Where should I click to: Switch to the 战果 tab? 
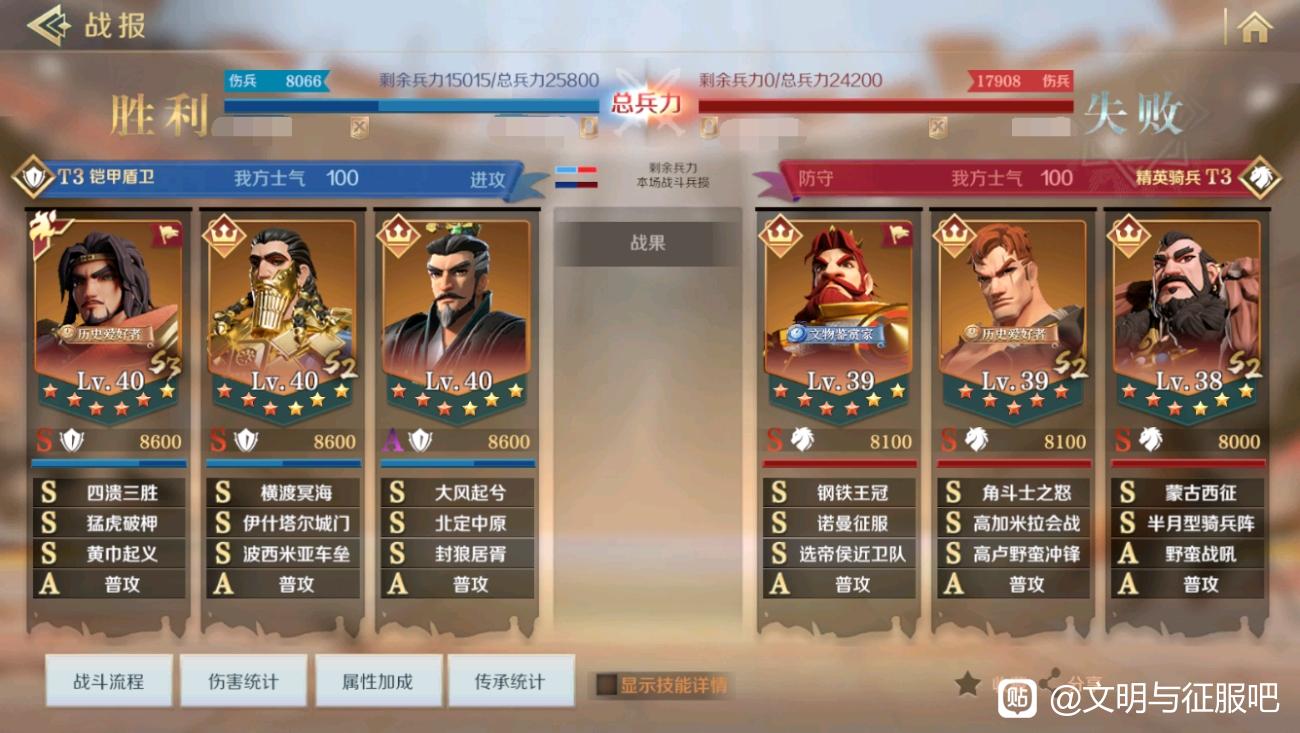tap(648, 242)
